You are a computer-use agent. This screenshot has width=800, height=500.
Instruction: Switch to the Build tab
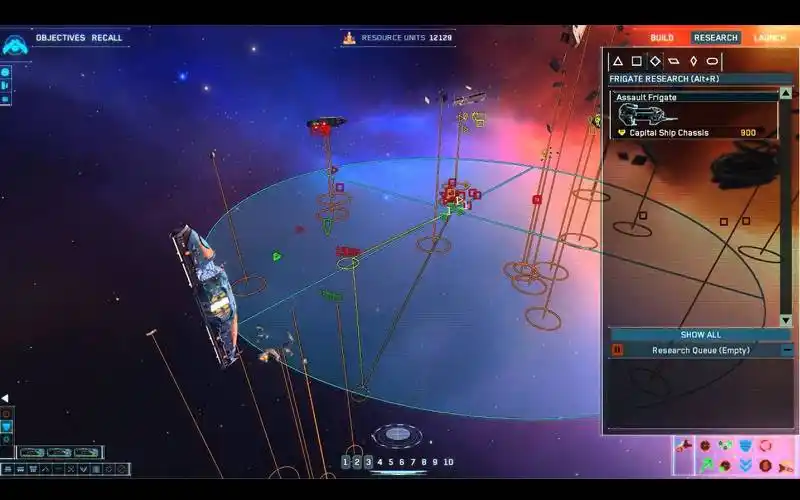tap(662, 38)
